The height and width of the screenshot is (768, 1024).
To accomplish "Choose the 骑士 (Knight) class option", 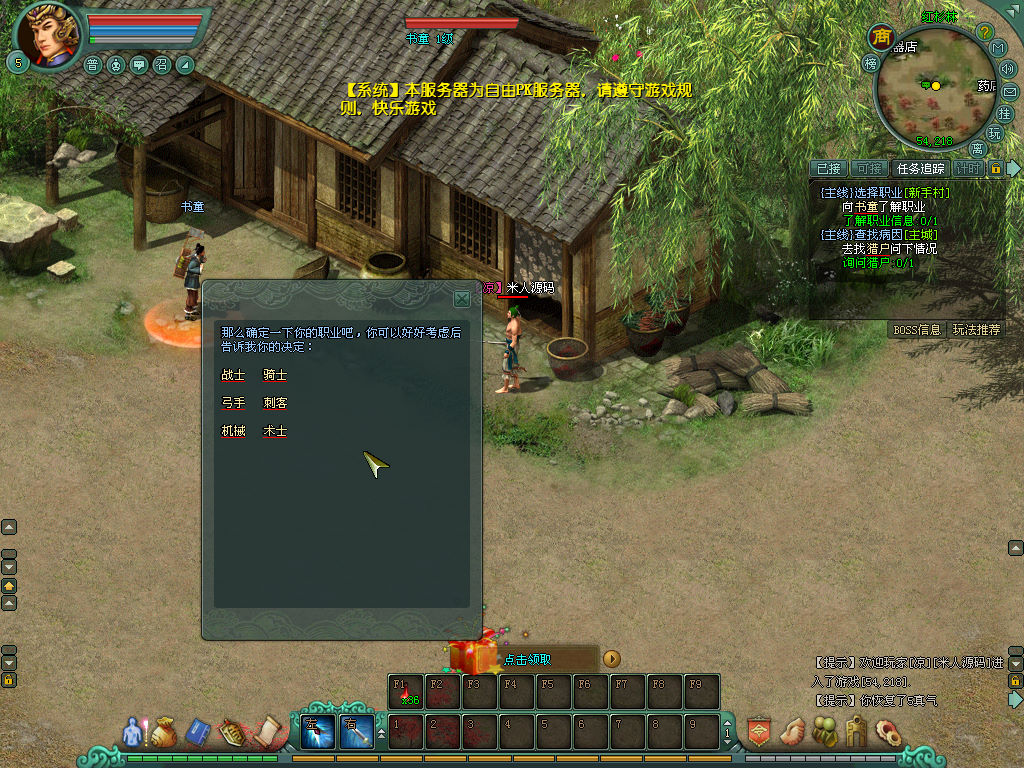I will point(275,375).
